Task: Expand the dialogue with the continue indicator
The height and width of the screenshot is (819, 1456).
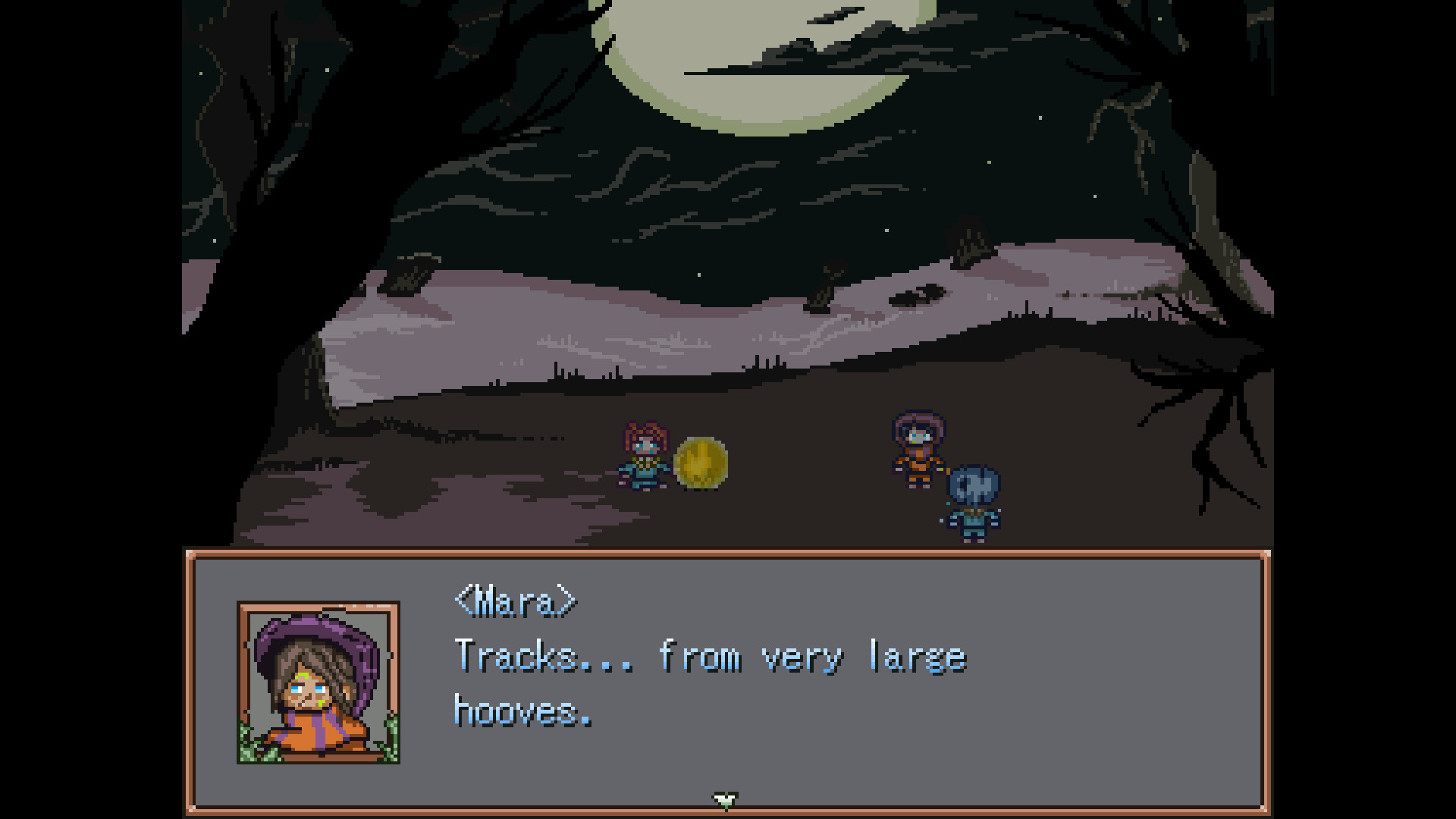Action: [726, 800]
